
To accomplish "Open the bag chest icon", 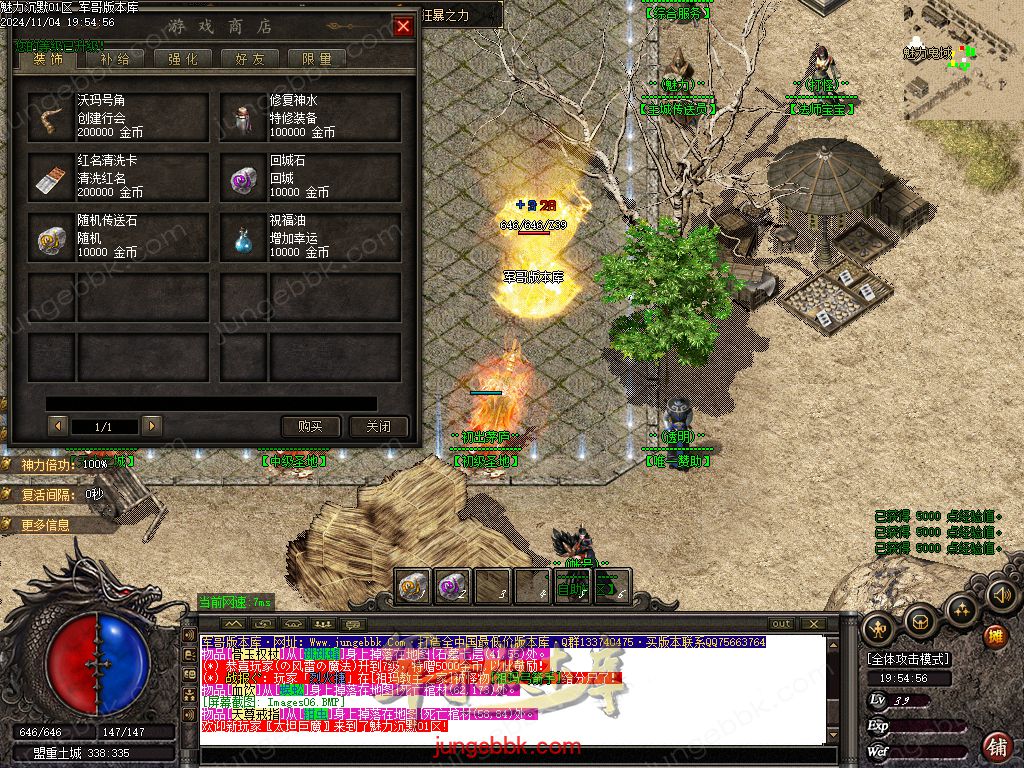I will pyautogui.click(x=920, y=623).
